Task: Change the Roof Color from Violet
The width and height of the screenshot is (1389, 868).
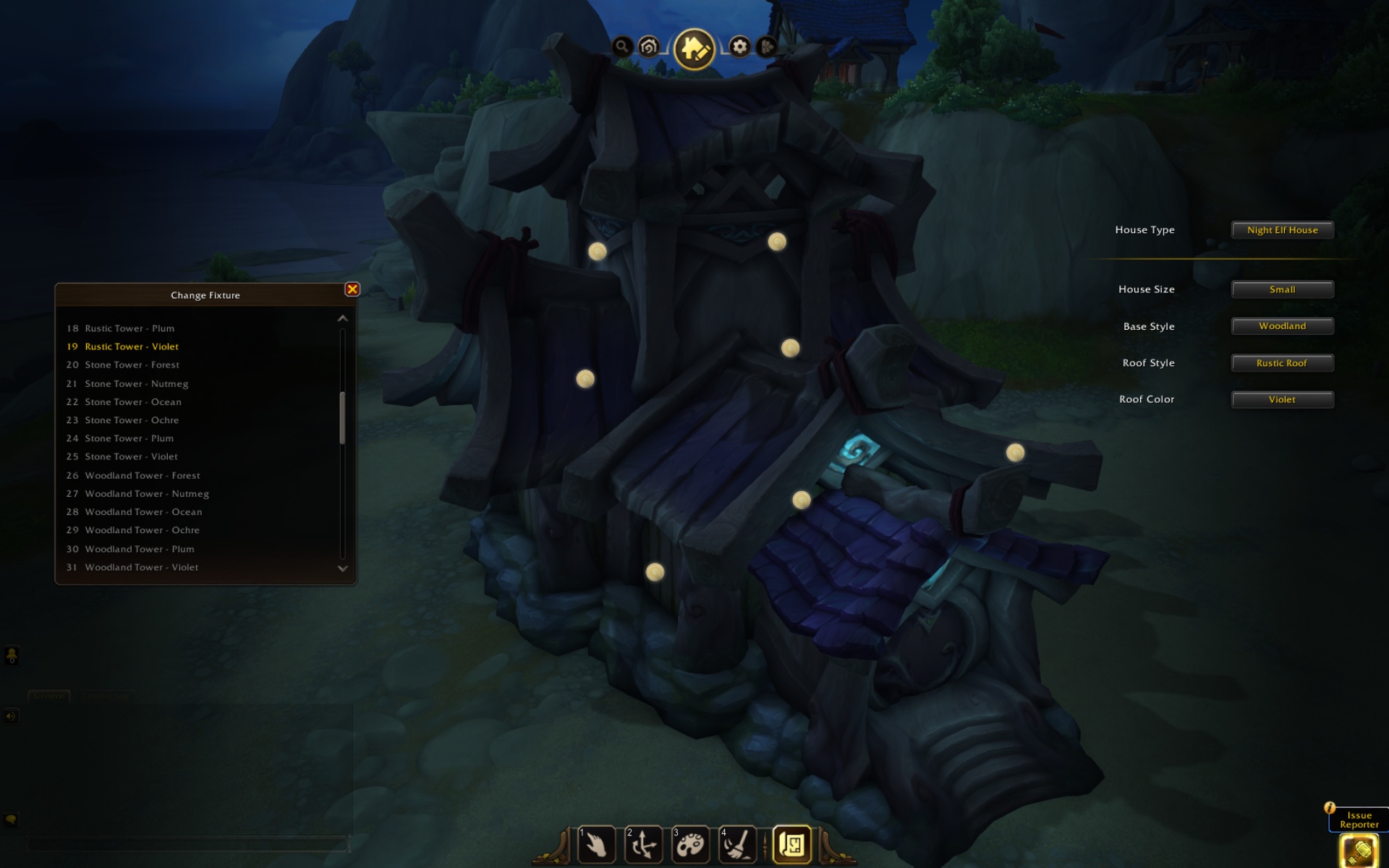Action: point(1282,399)
